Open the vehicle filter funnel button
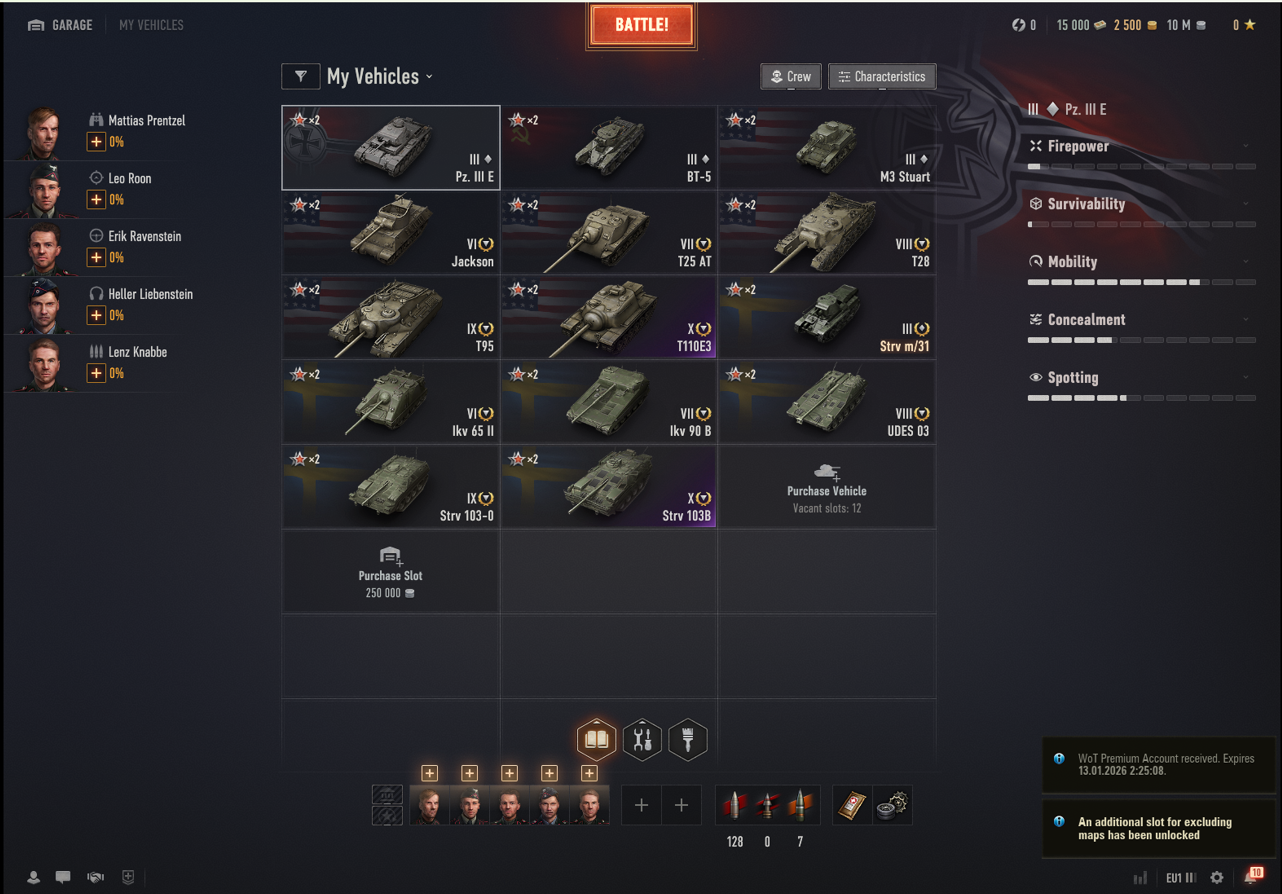The width and height of the screenshot is (1282, 894). pos(301,77)
